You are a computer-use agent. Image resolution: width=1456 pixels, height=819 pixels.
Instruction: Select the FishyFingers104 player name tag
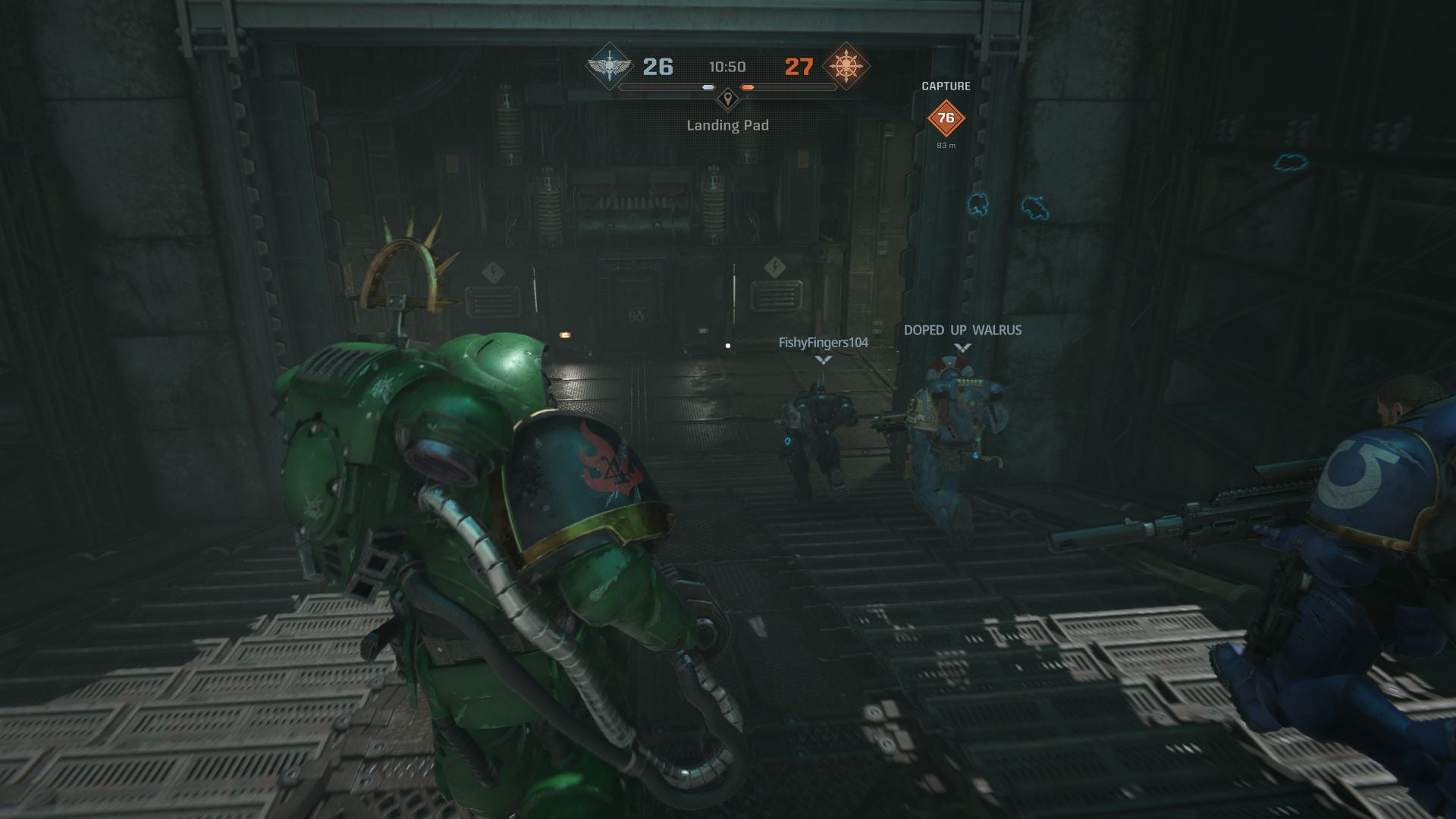point(823,343)
